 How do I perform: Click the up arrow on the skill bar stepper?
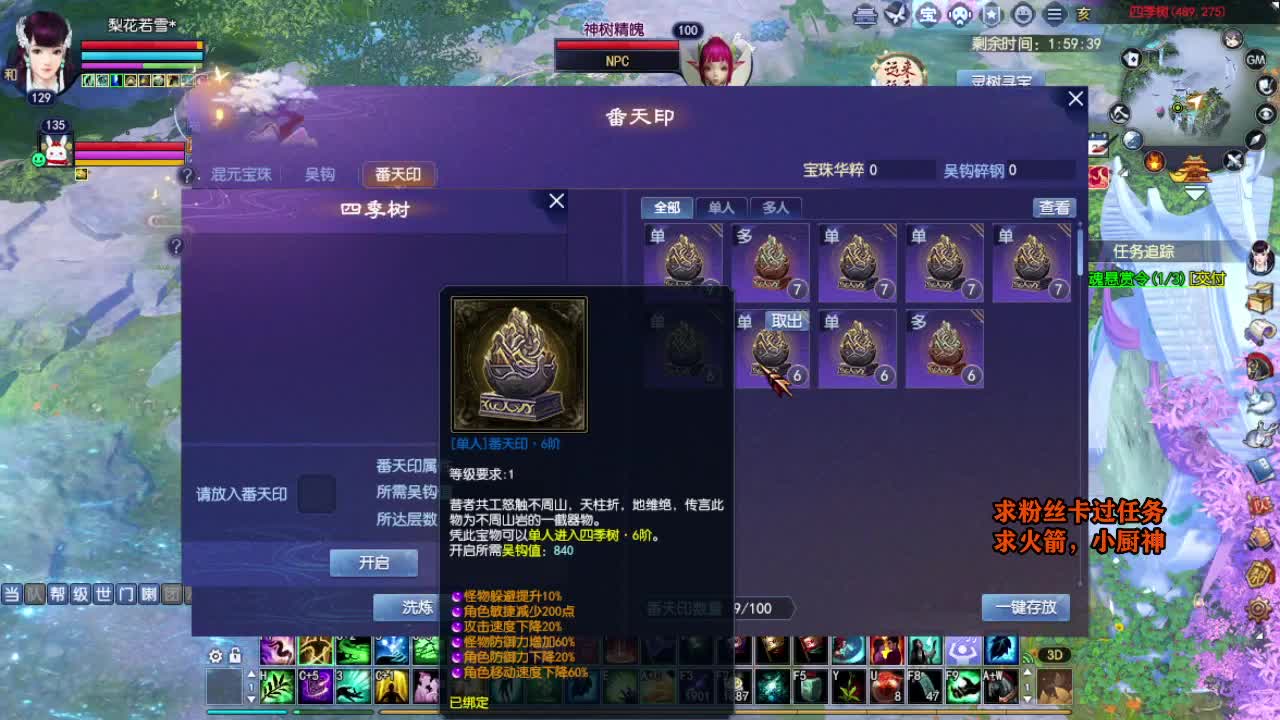click(251, 674)
